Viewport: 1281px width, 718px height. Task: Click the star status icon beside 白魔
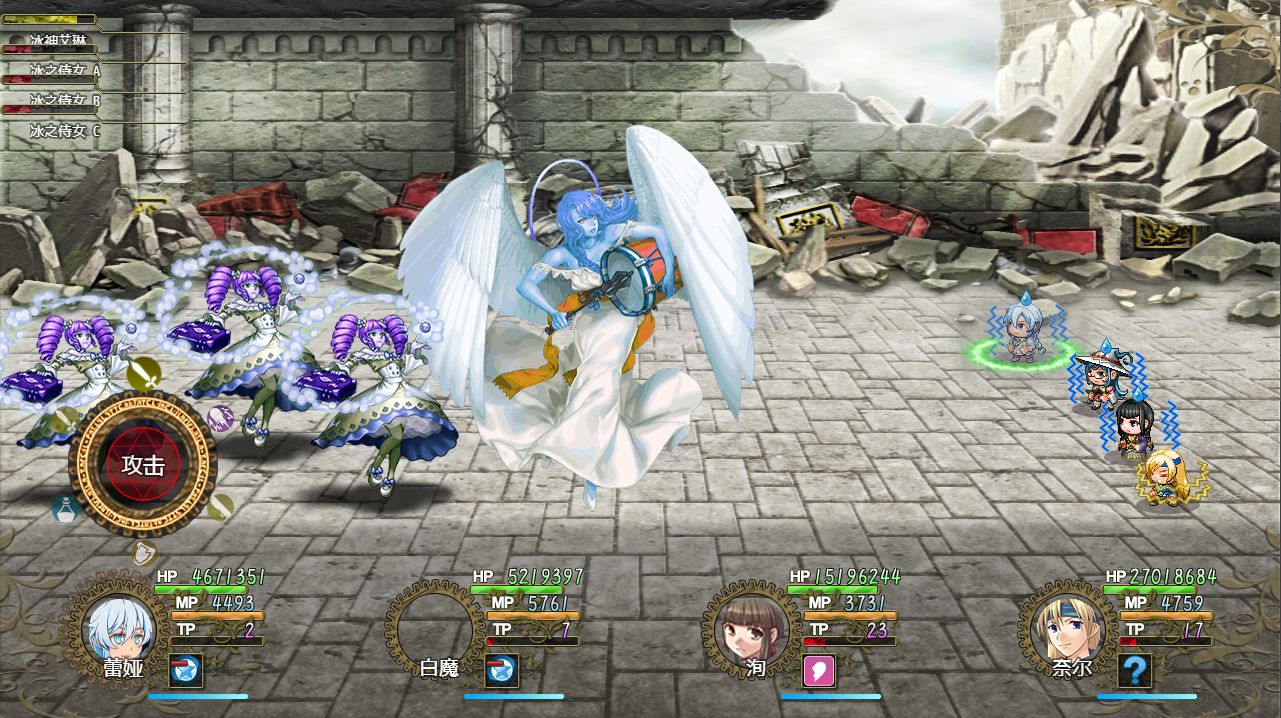pyautogui.click(x=502, y=672)
